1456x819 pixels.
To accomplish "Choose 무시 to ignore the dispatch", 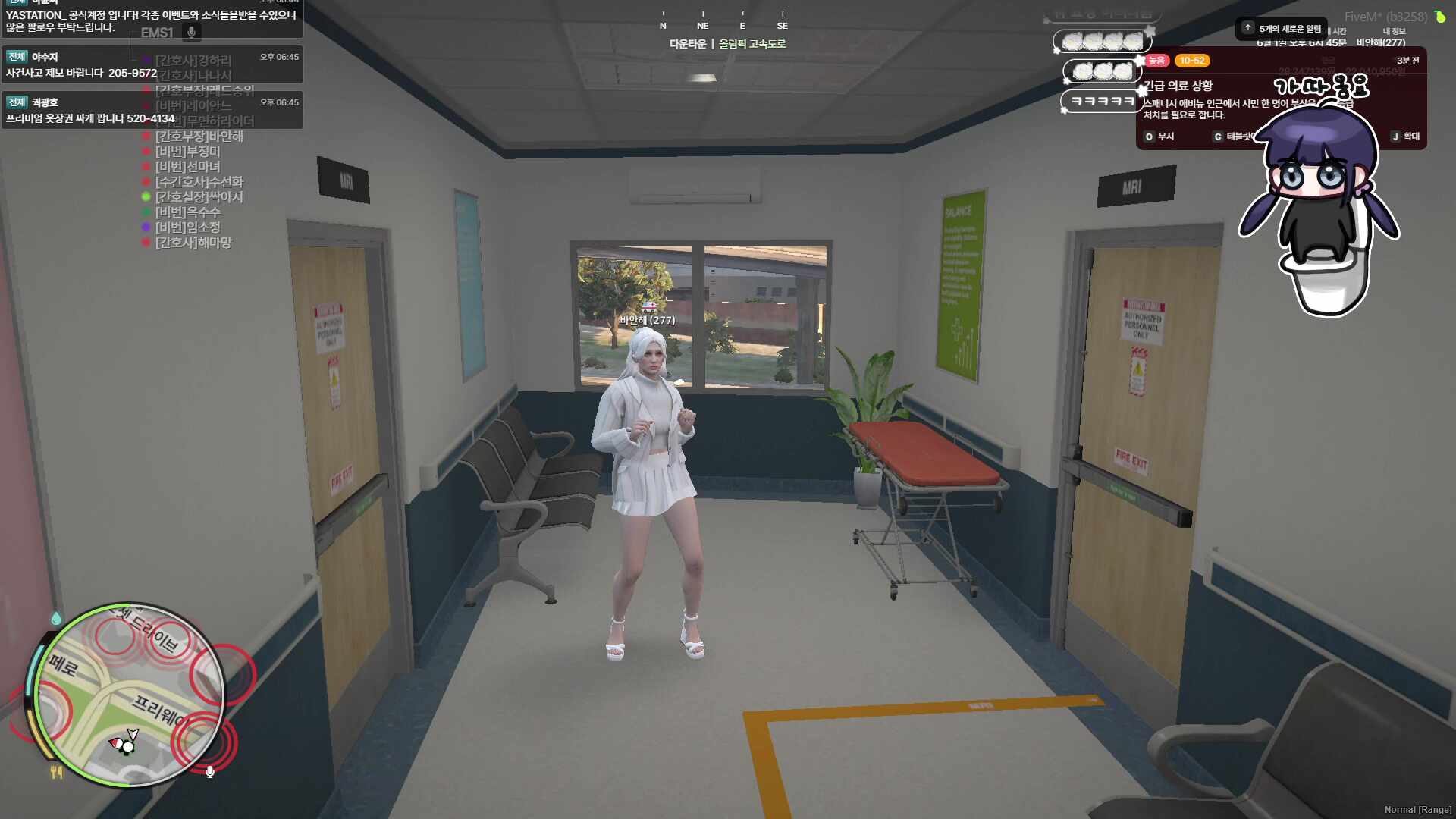I will tap(1159, 136).
